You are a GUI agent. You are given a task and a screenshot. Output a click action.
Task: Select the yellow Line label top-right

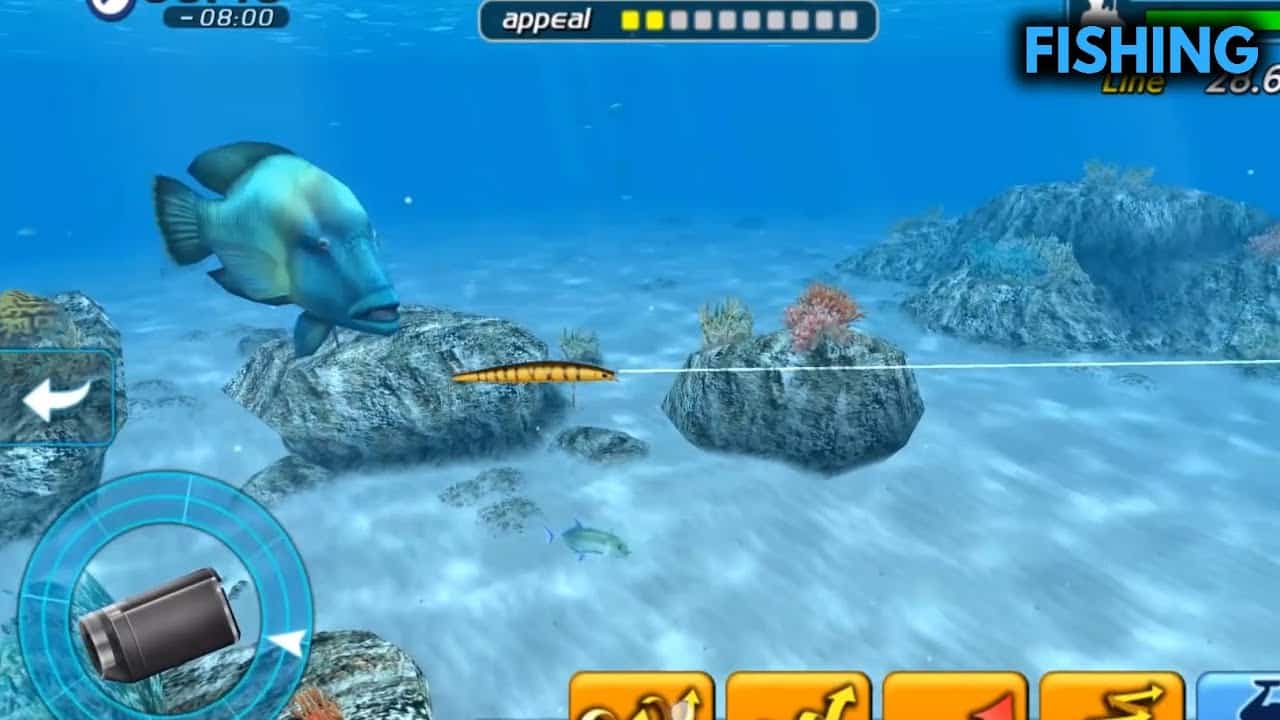[x=1133, y=82]
